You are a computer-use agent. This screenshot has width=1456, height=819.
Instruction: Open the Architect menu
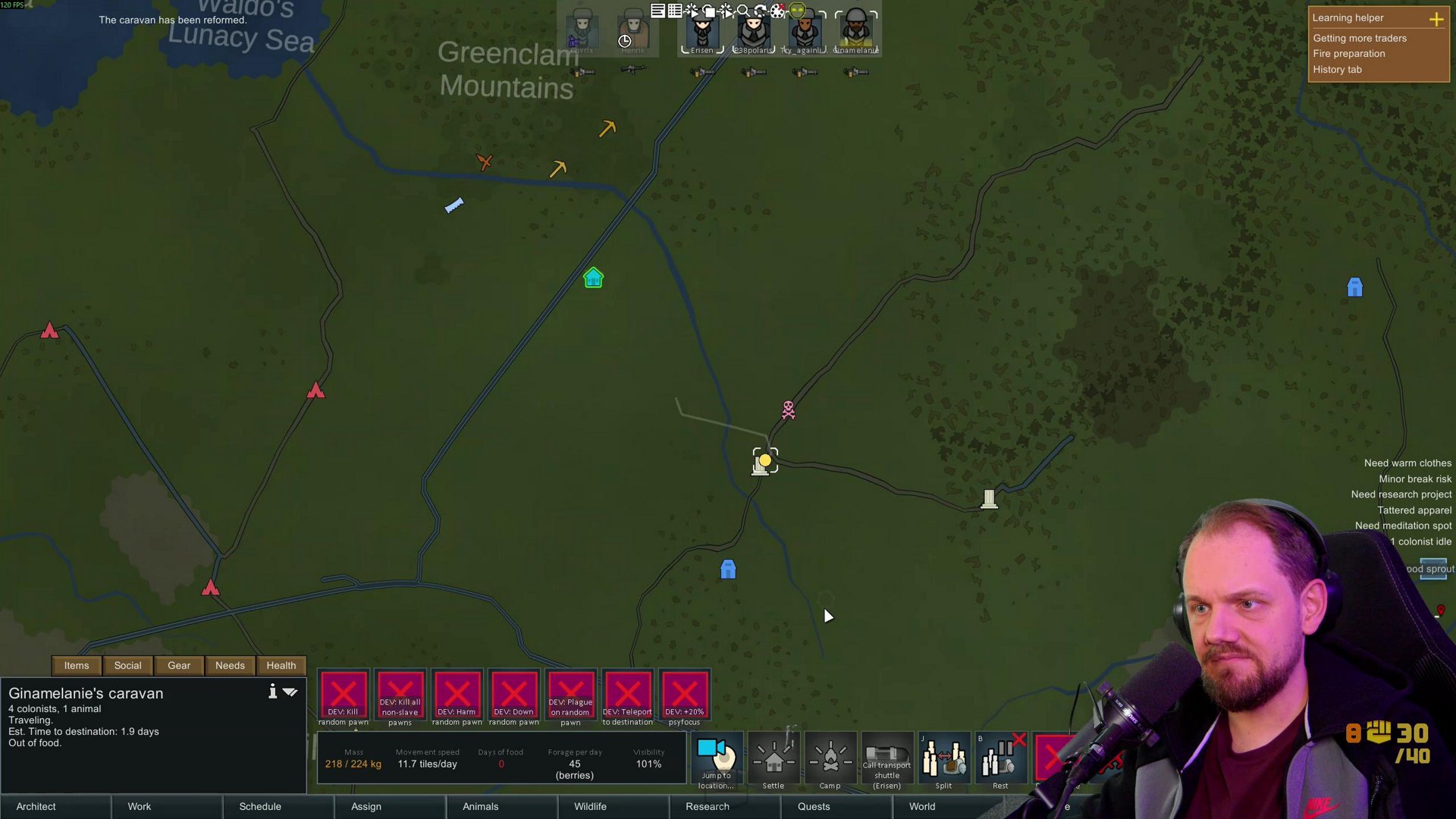click(36, 806)
